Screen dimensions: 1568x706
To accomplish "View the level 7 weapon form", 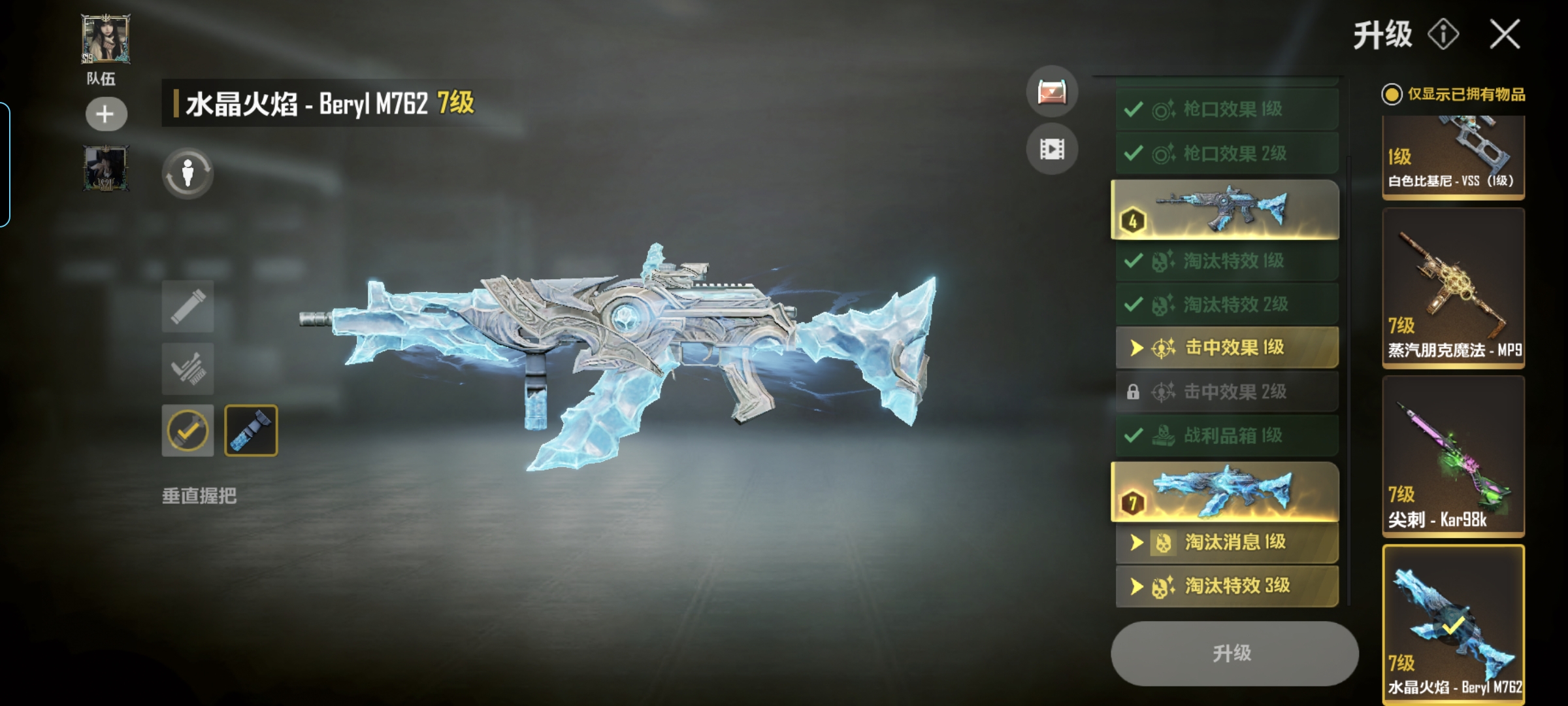I will (x=1225, y=492).
